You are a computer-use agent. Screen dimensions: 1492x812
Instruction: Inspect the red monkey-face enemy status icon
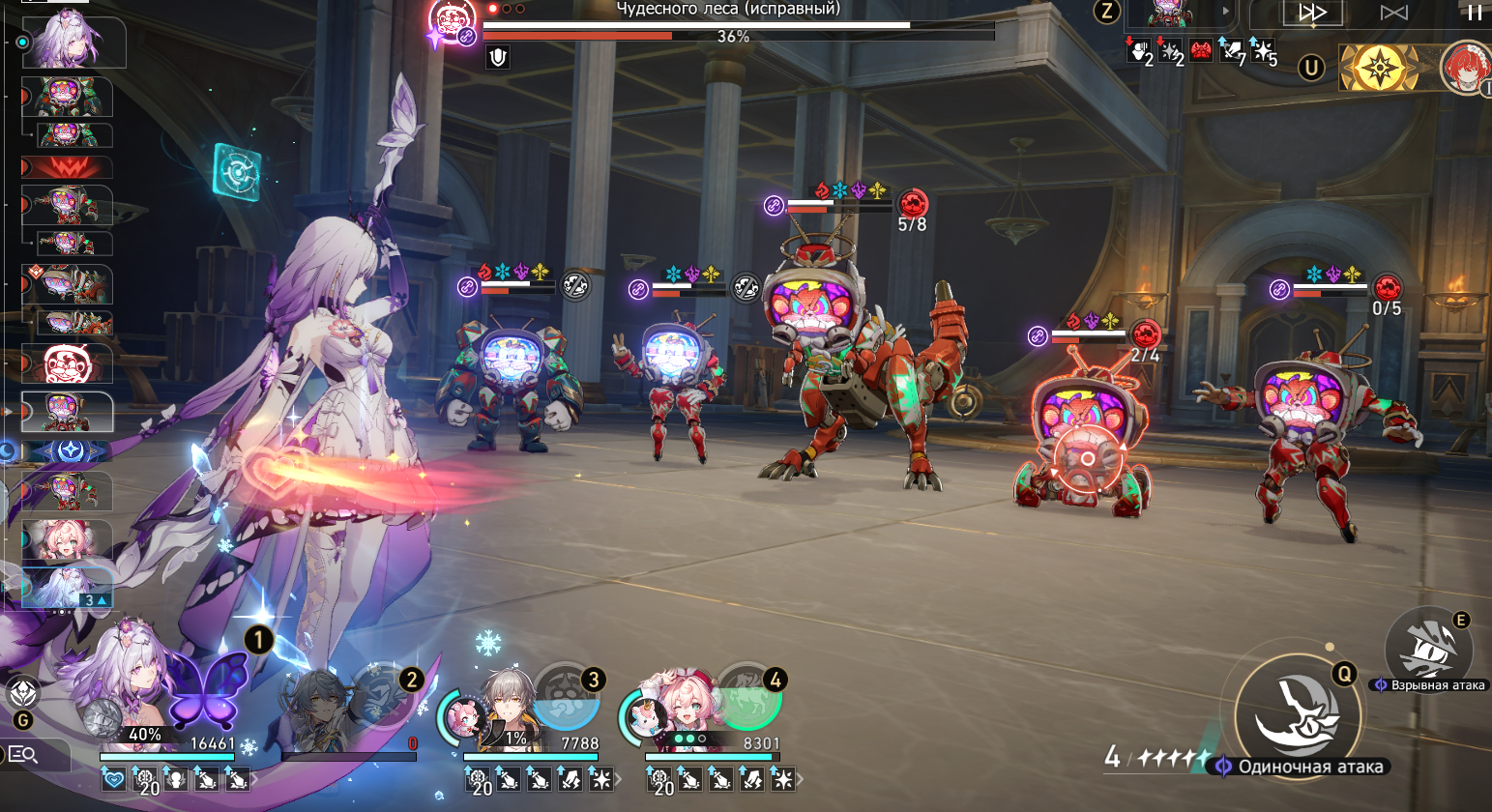click(x=1201, y=51)
